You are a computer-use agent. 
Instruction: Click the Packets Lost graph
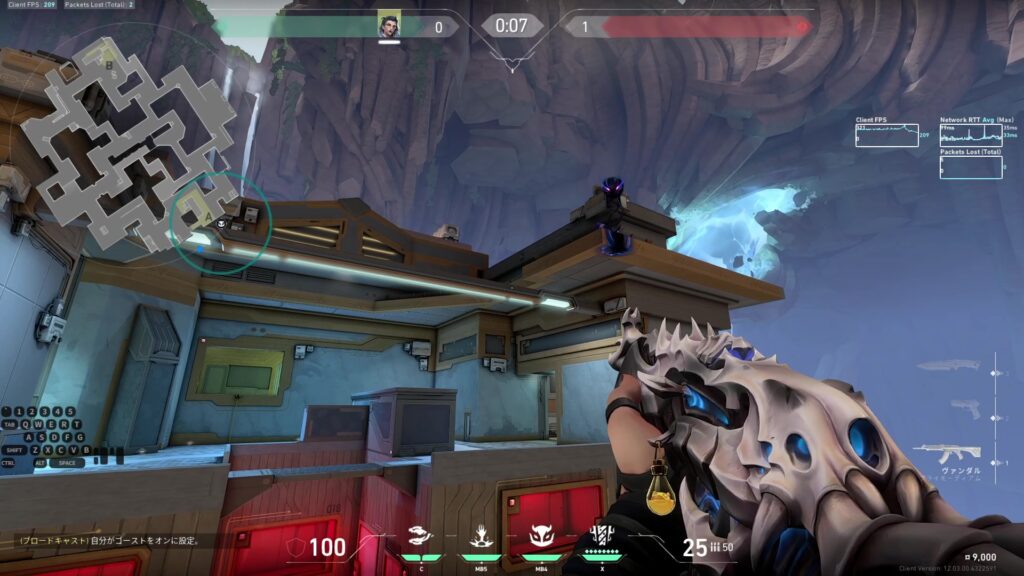click(x=970, y=167)
